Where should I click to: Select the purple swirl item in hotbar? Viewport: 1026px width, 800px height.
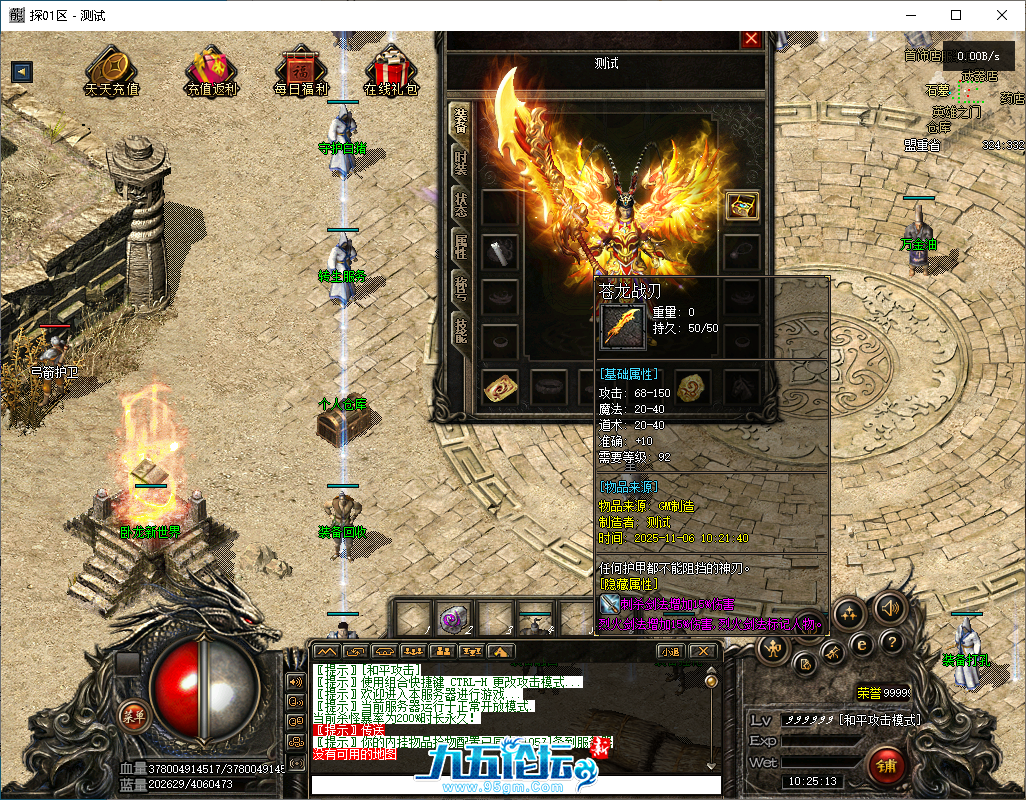pyautogui.click(x=455, y=618)
